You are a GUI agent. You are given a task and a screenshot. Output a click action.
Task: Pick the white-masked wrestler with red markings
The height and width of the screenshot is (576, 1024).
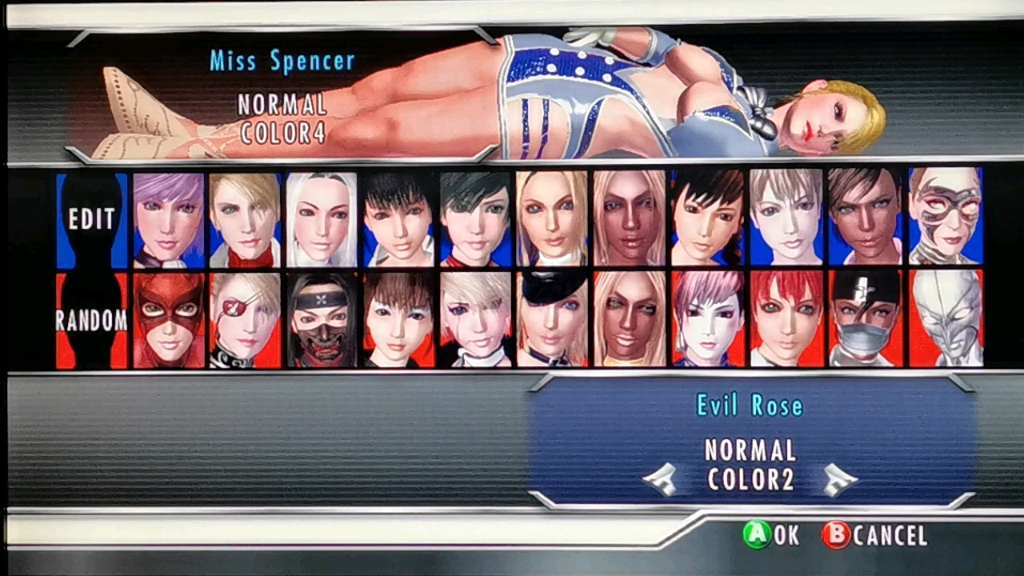pos(945,219)
